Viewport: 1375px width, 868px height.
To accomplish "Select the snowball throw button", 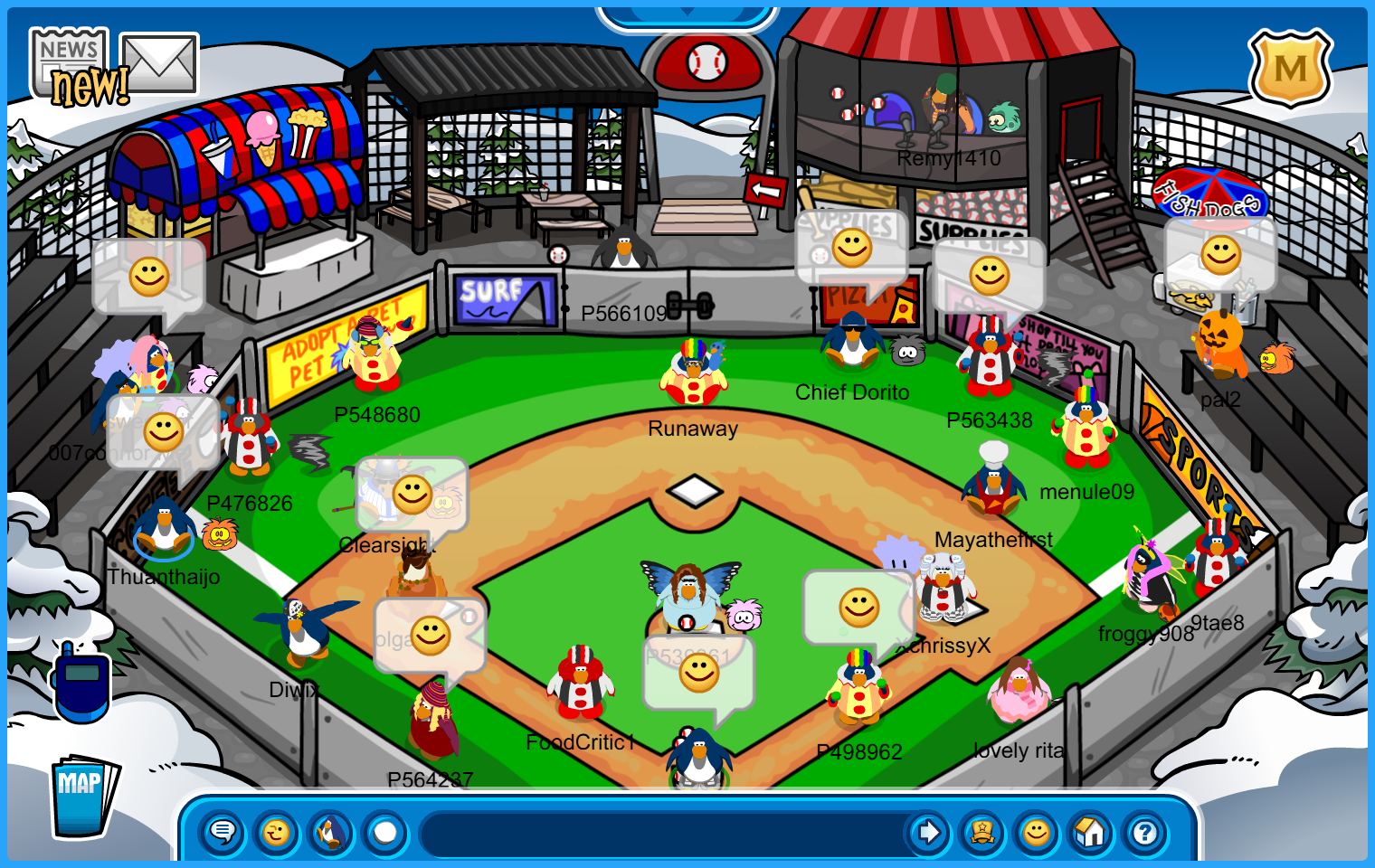I will [x=385, y=833].
